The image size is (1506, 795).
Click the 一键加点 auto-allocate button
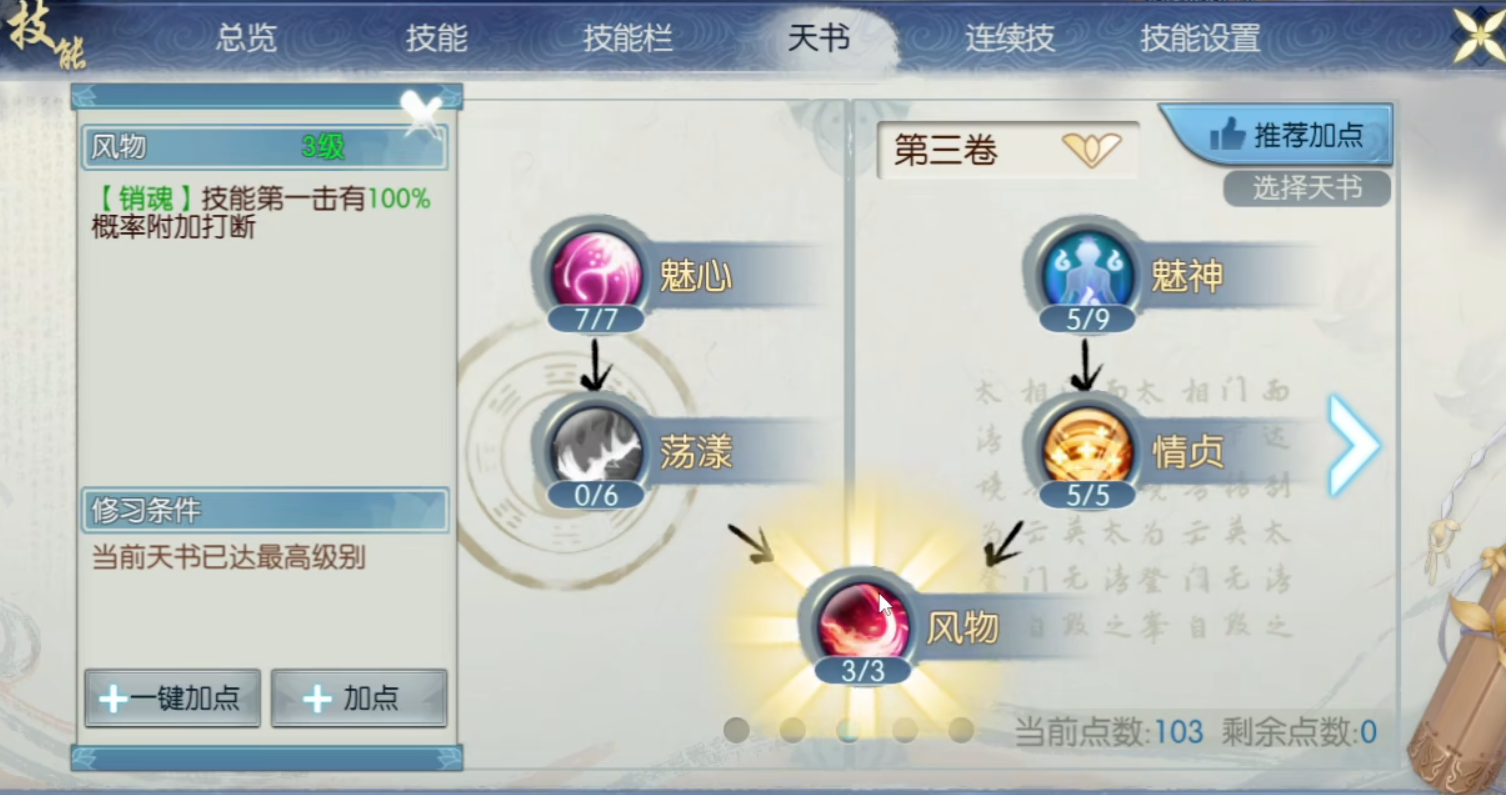click(x=171, y=699)
